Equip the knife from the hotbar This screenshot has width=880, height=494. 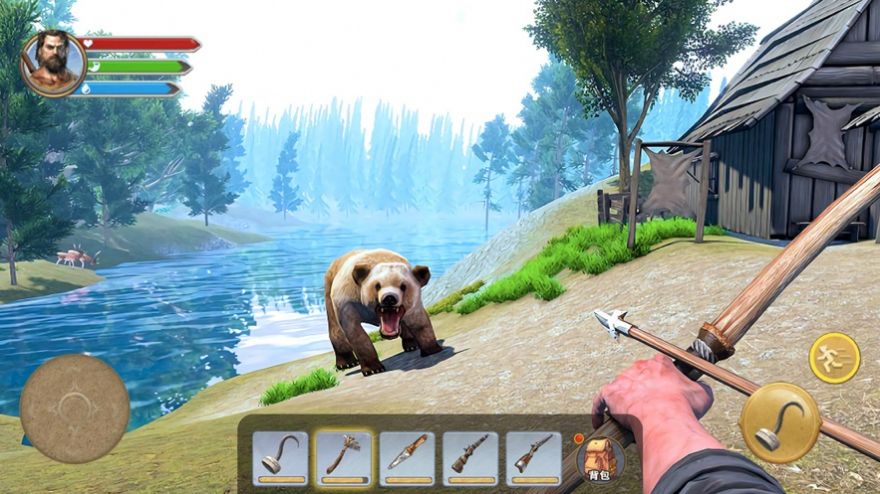407,457
